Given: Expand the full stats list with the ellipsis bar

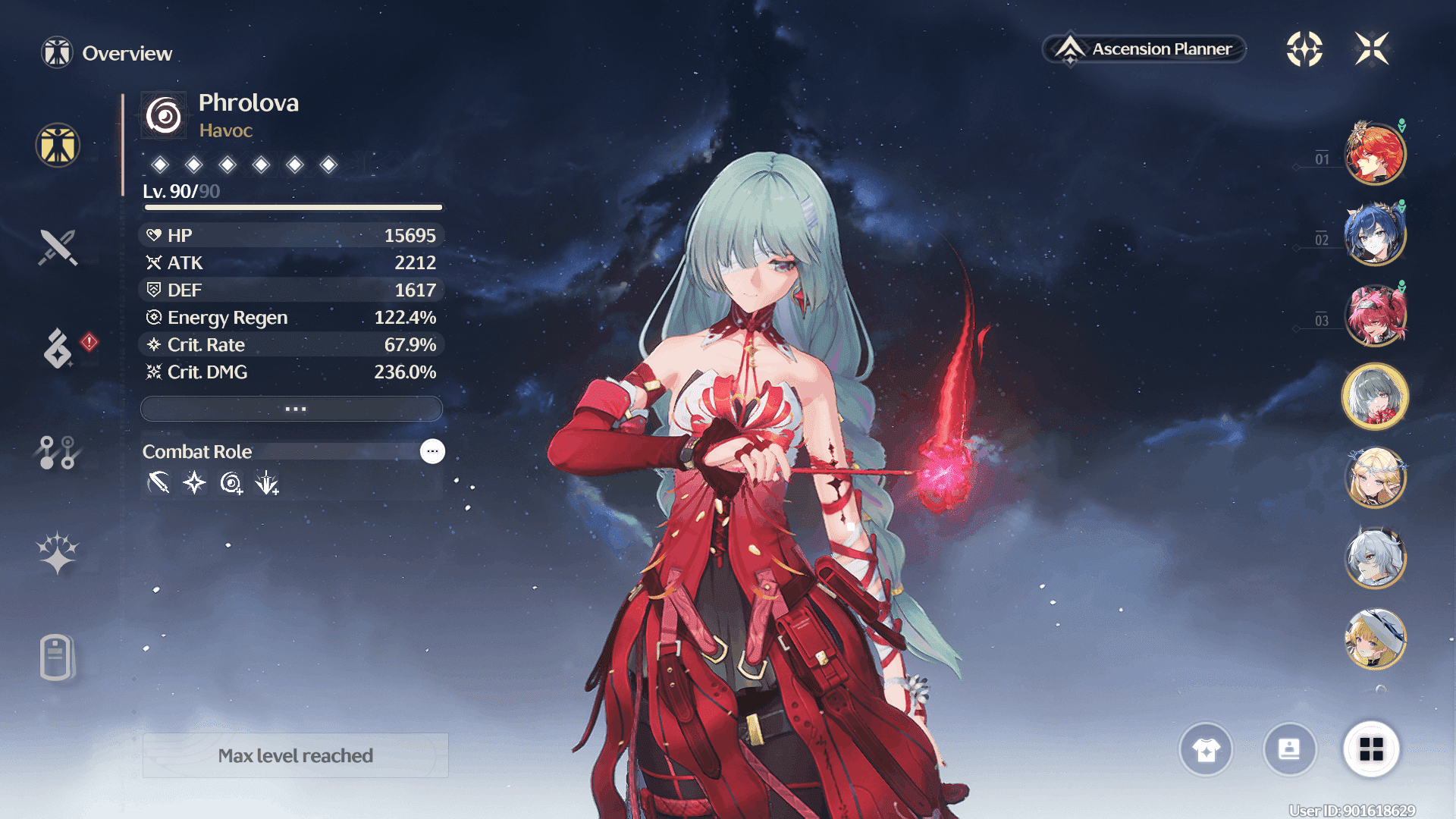Looking at the screenshot, I should [x=292, y=409].
